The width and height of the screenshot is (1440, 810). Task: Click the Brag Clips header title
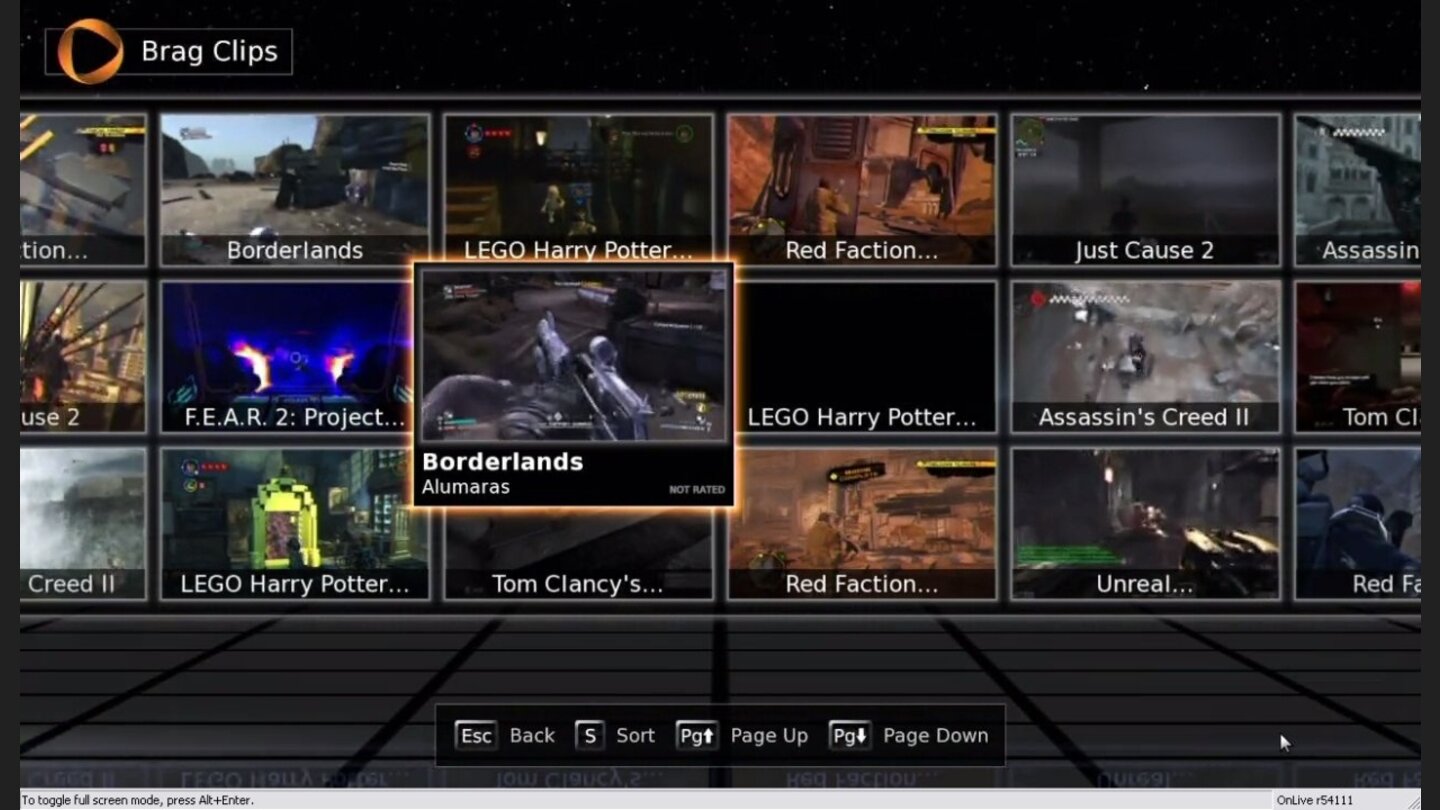click(x=207, y=51)
